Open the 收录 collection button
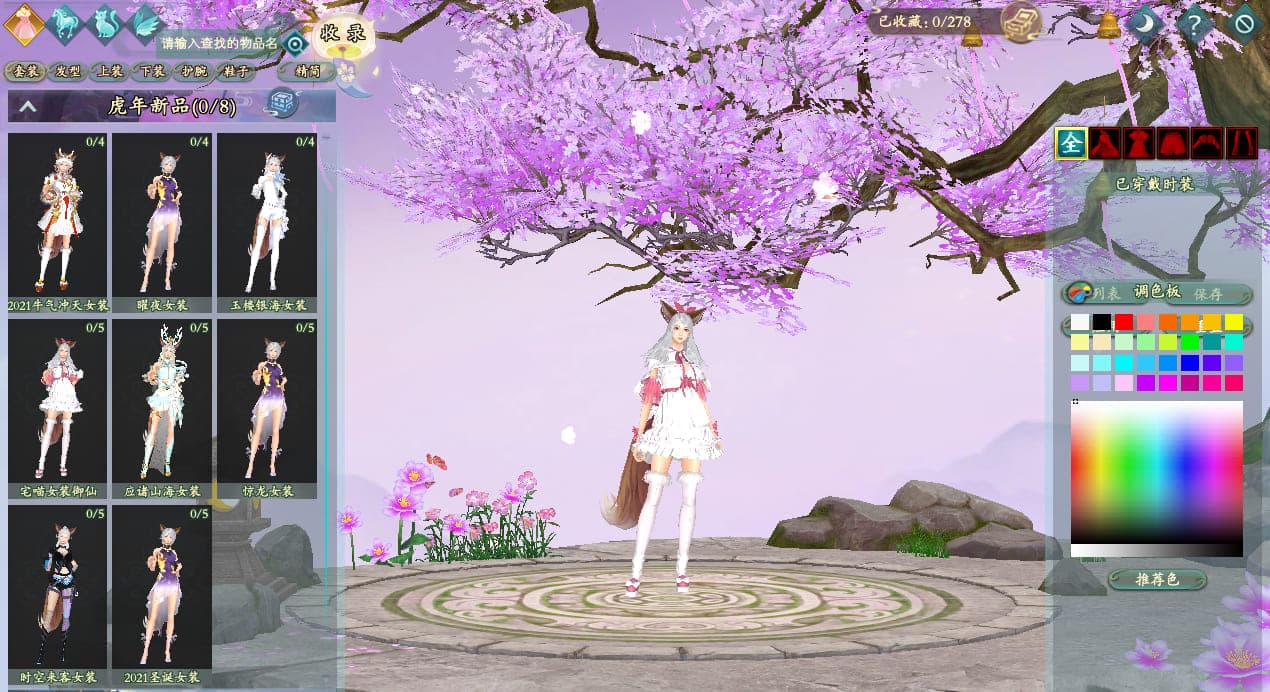1270x692 pixels. coord(342,34)
